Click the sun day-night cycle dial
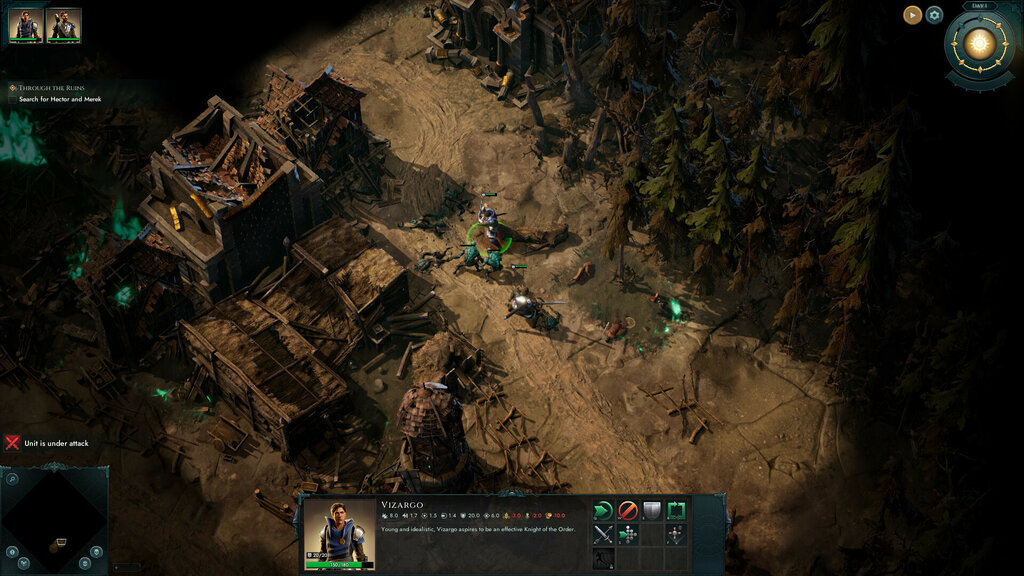The width and height of the screenshot is (1024, 576). coord(979,43)
